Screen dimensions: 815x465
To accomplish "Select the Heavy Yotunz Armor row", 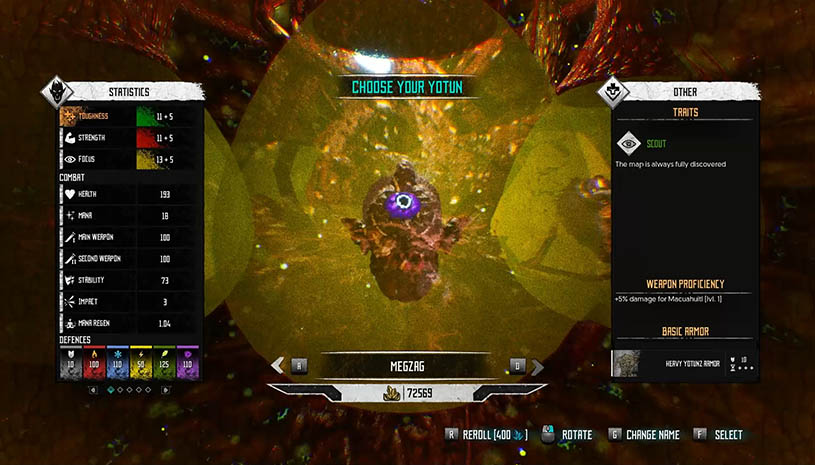I will coord(685,362).
